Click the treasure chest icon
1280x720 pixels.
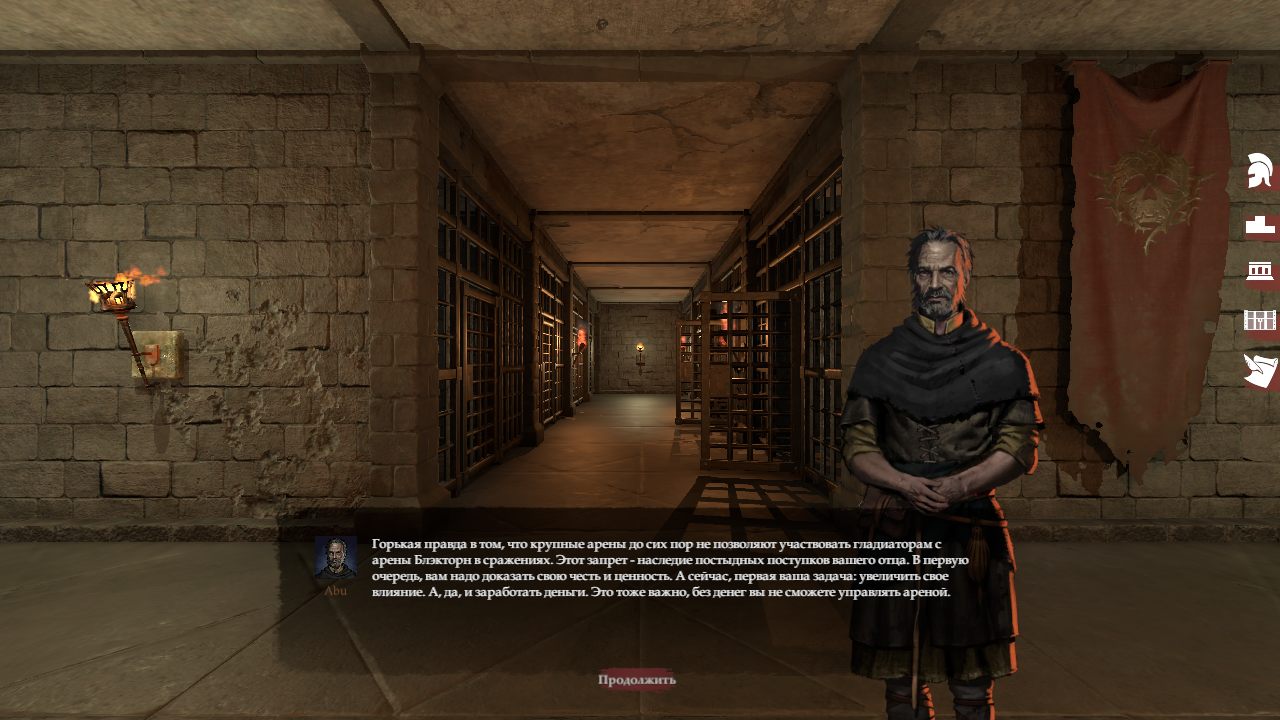(x=1260, y=320)
